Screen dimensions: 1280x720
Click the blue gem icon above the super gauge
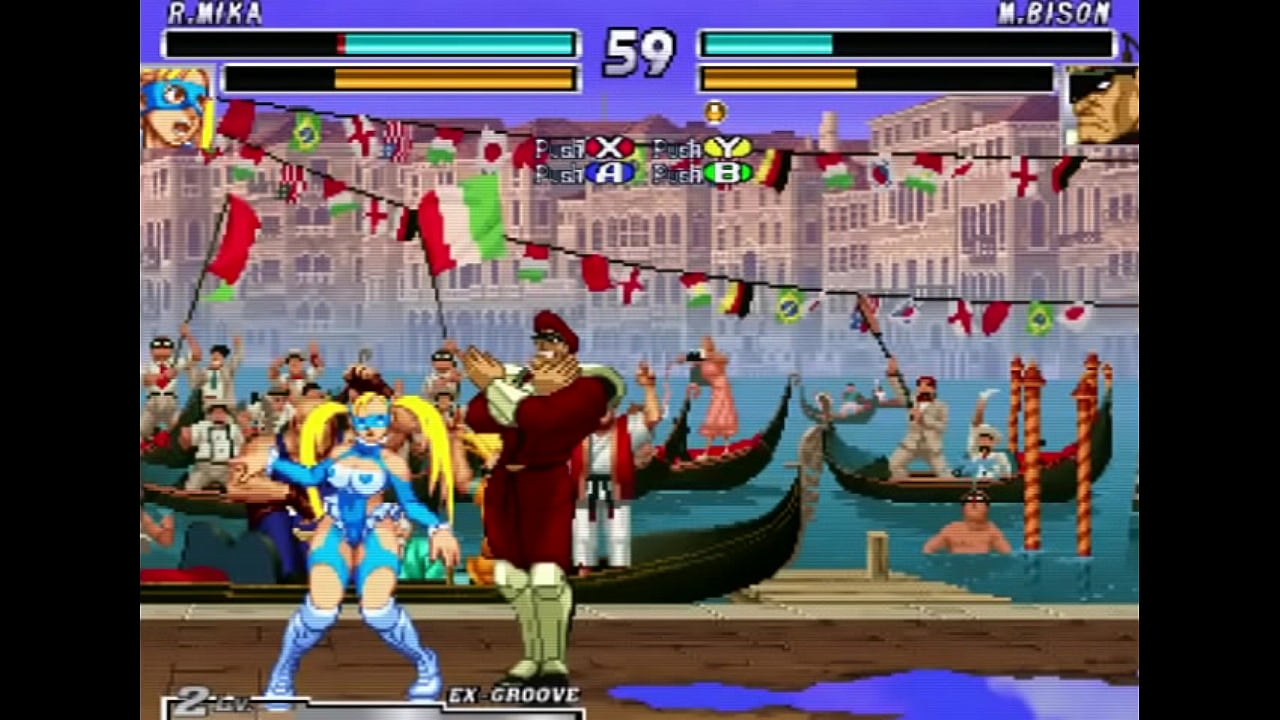coord(278,692)
